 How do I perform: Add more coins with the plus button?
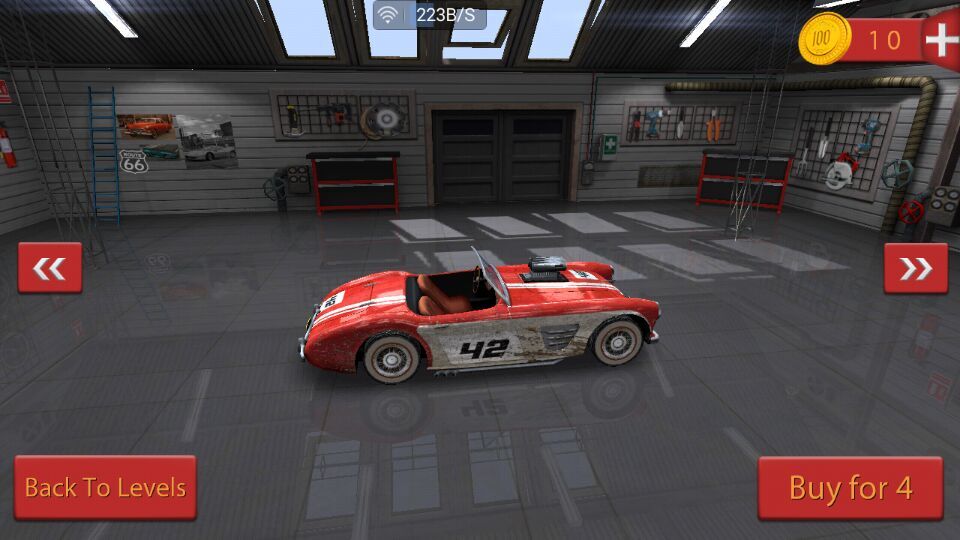[x=940, y=40]
